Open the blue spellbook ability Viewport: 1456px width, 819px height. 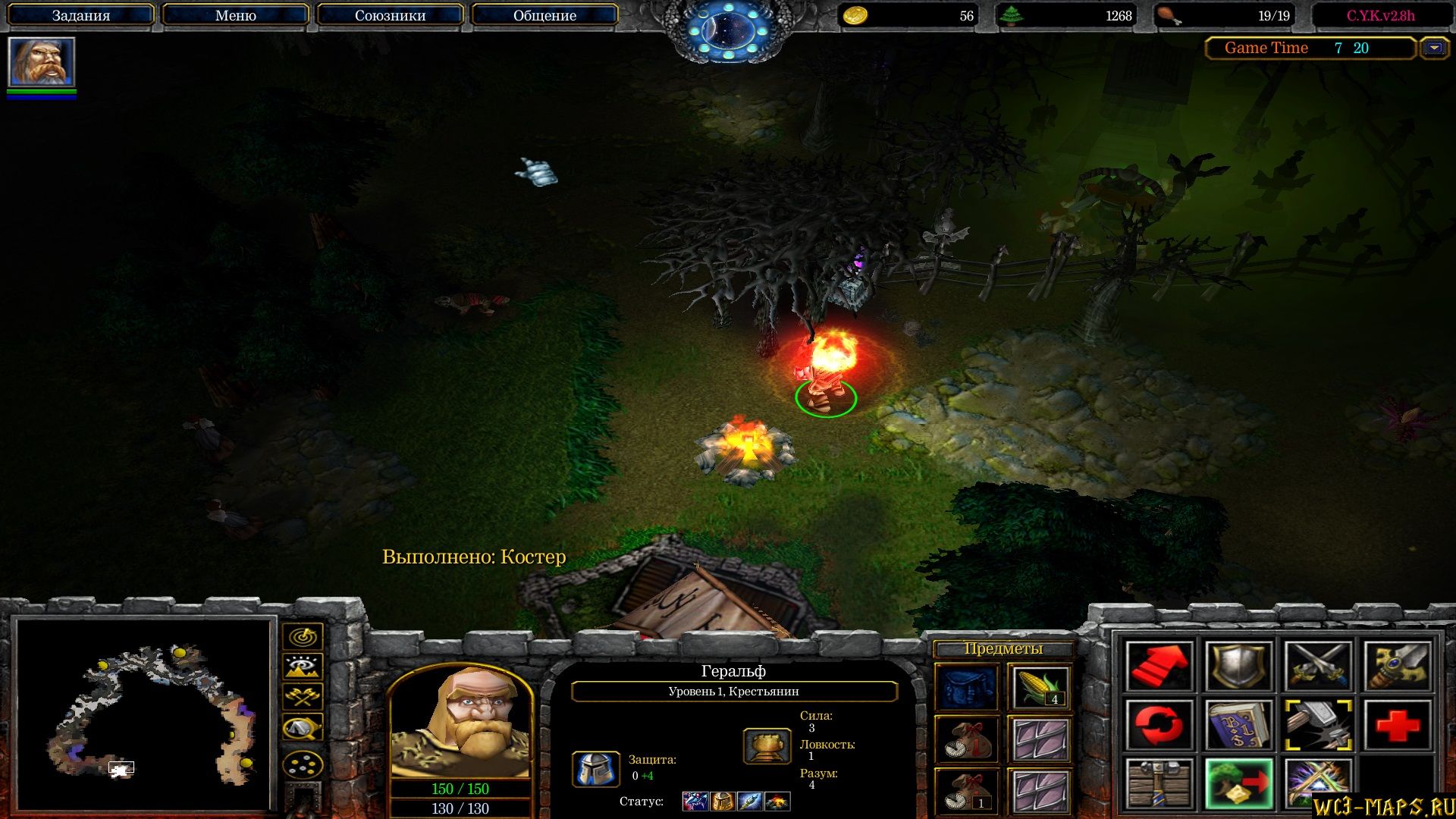click(x=1238, y=724)
